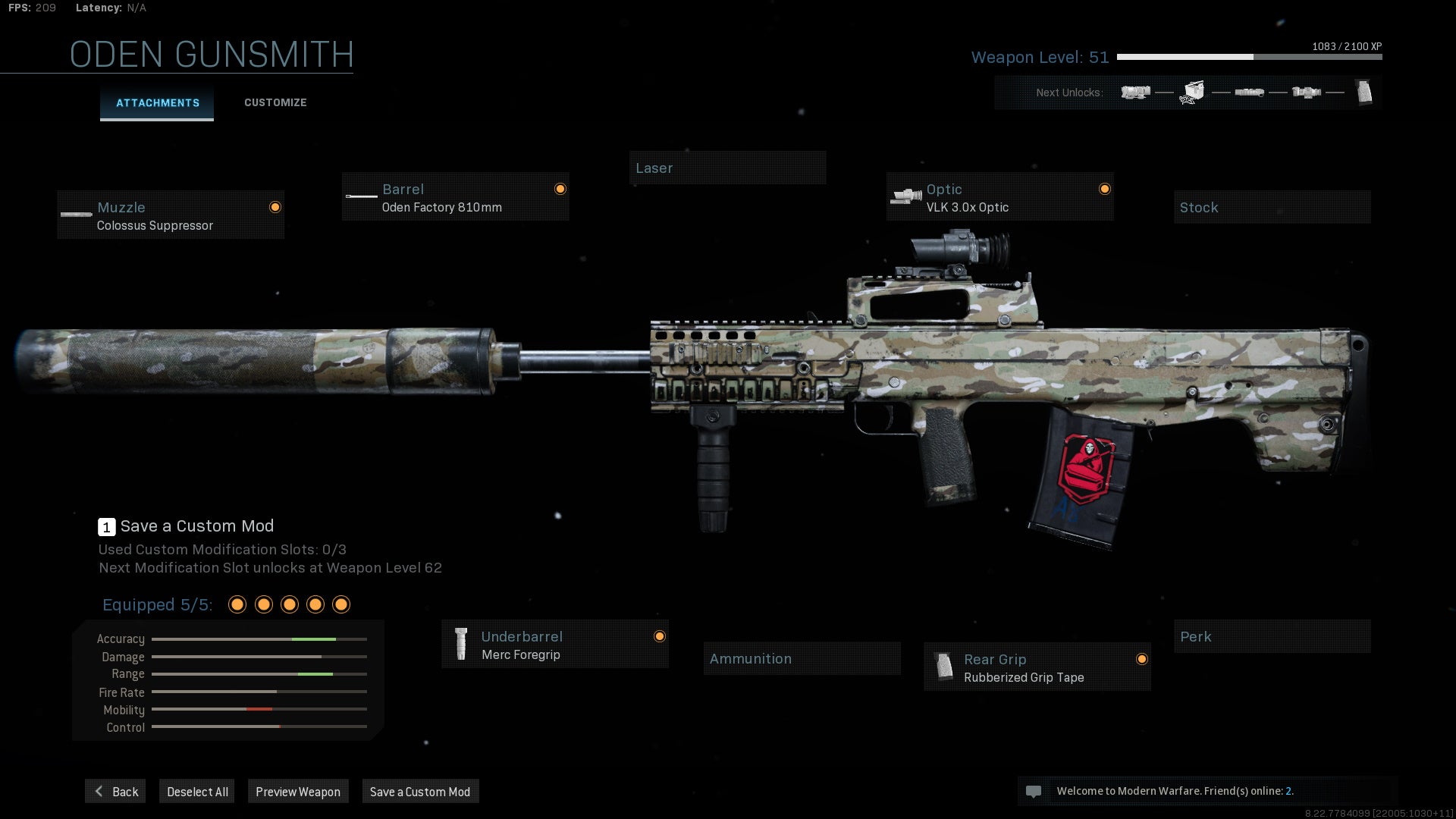
Task: Select the Colossus Suppressor muzzle icon
Action: 76,215
